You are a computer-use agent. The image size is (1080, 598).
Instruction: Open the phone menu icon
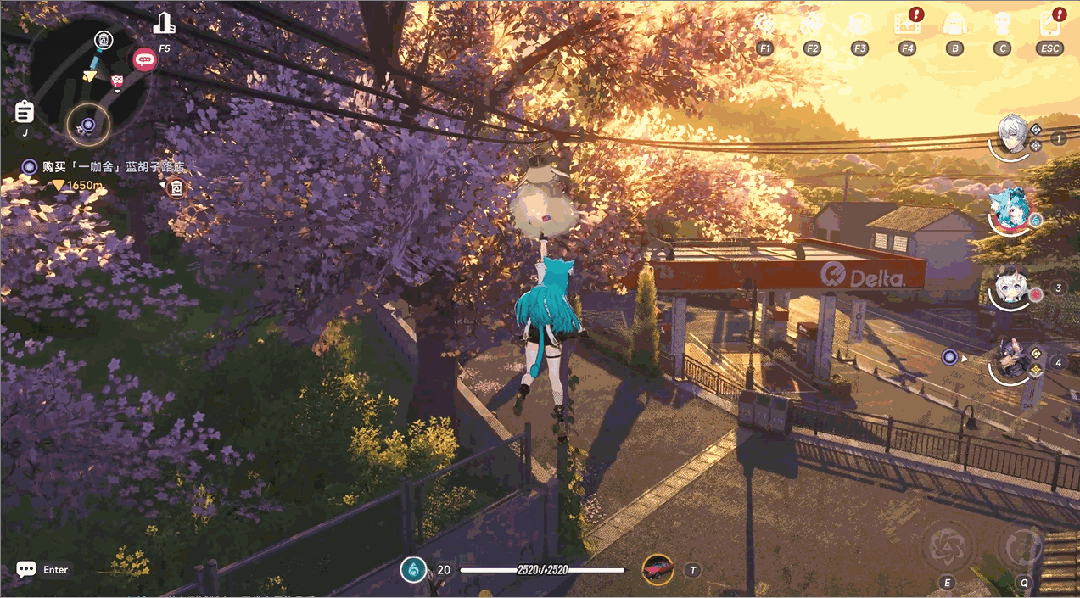tap(1050, 23)
